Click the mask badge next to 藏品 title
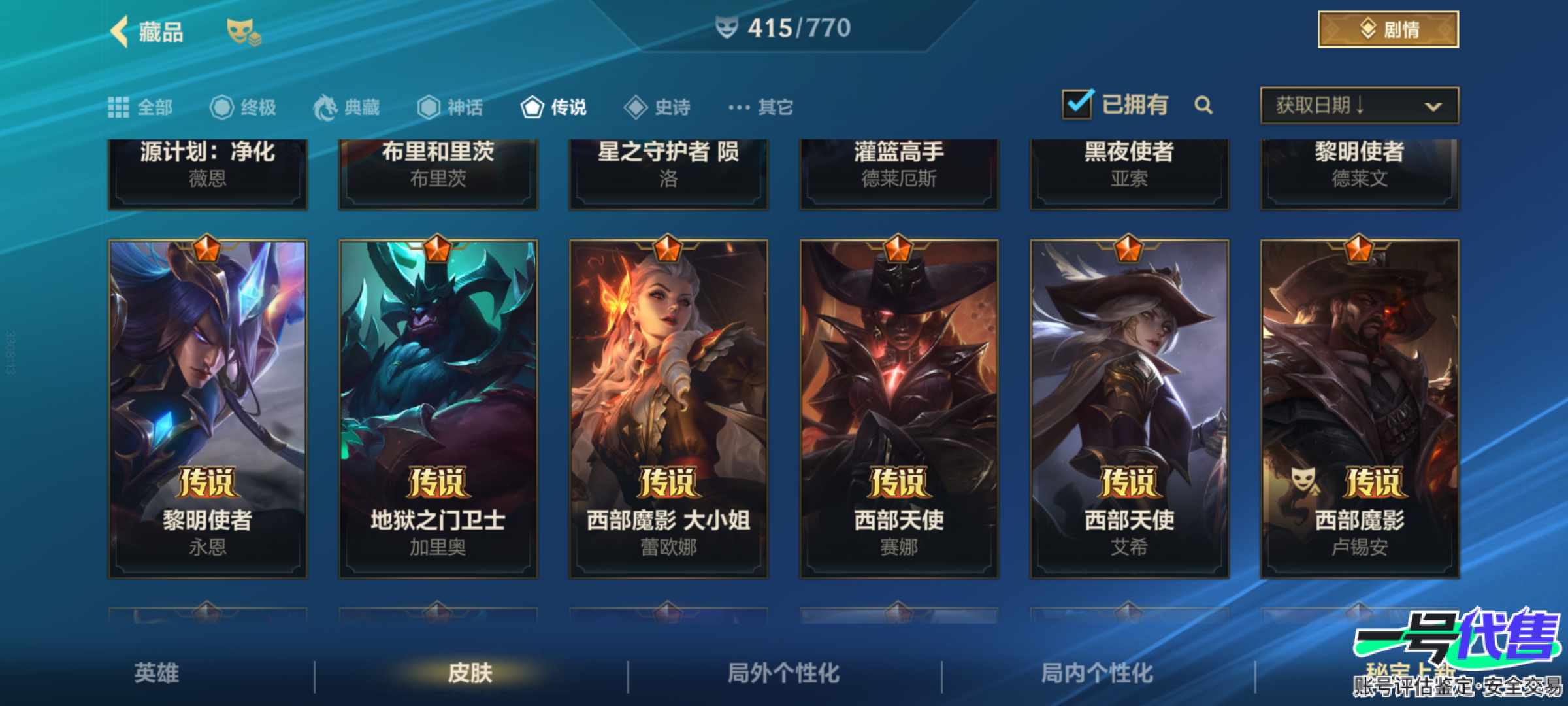Viewport: 1568px width, 706px height. (242, 31)
